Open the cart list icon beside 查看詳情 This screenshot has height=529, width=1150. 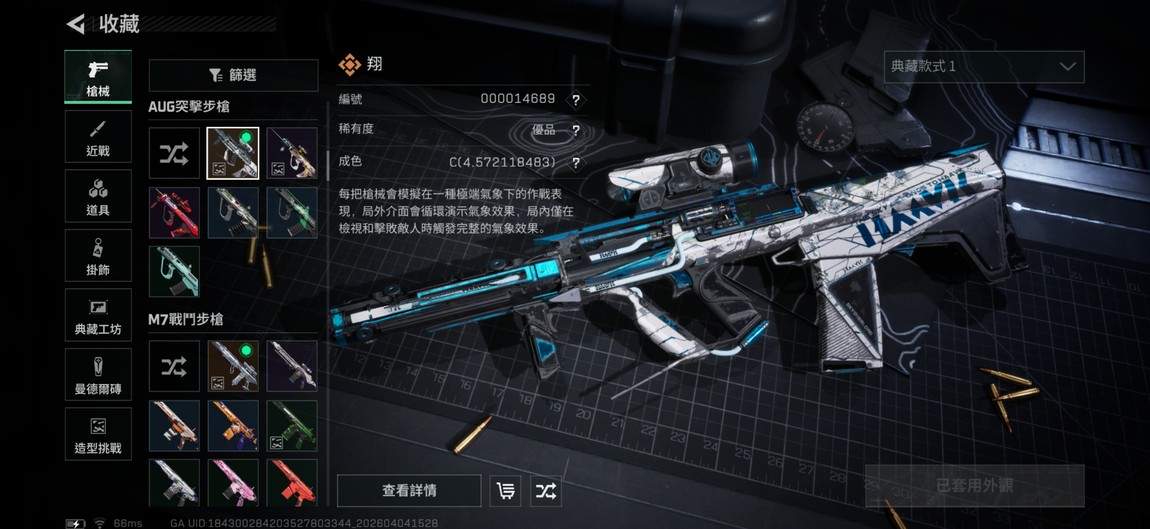coord(506,491)
